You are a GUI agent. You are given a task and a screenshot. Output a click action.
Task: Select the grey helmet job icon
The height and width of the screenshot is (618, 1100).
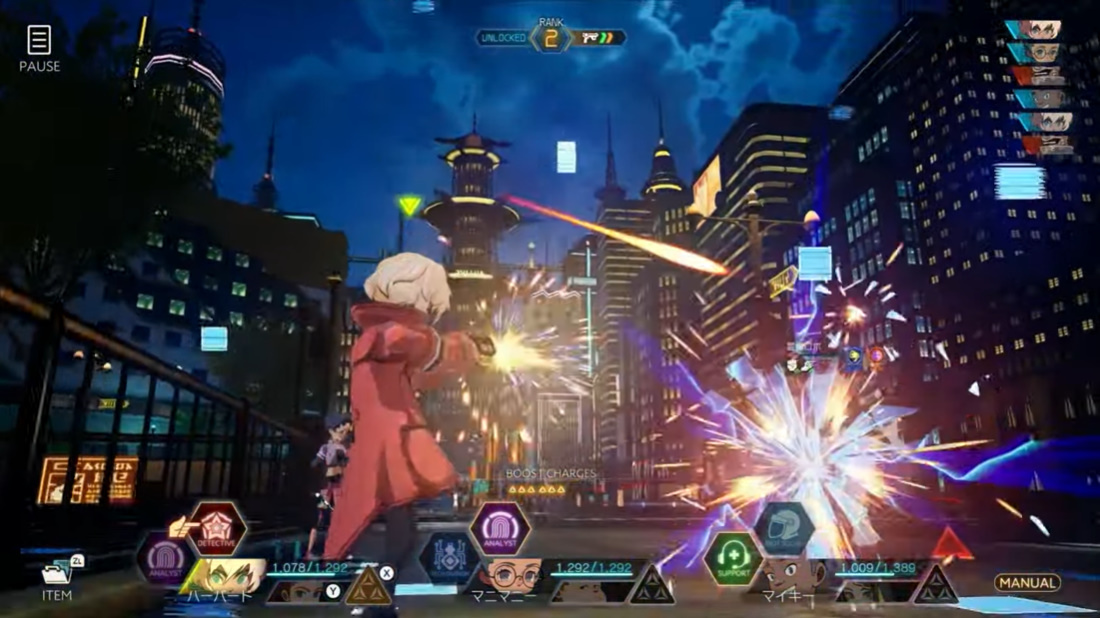(784, 528)
